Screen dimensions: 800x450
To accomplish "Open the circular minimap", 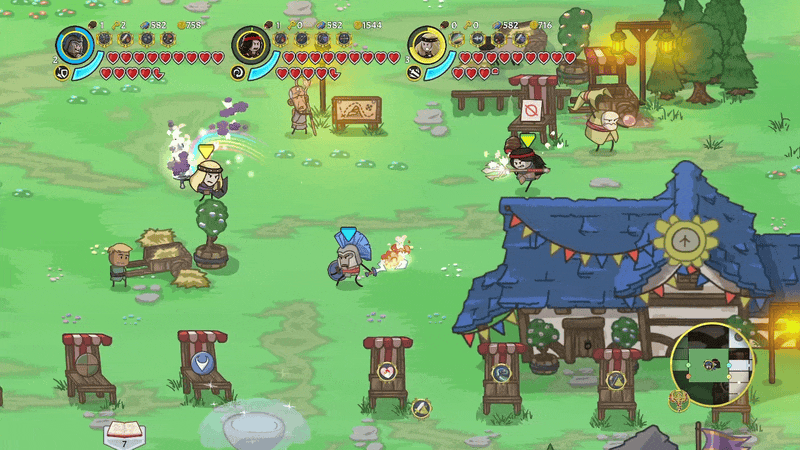I will point(712,364).
